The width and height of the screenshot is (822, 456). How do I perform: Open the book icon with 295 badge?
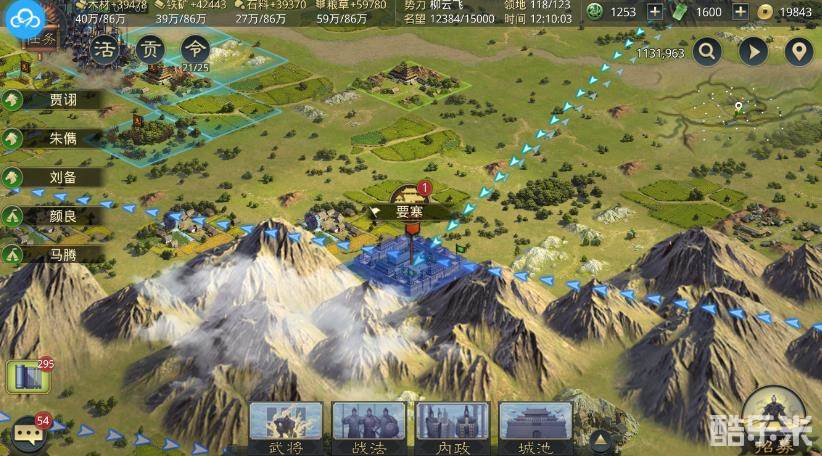[27, 376]
